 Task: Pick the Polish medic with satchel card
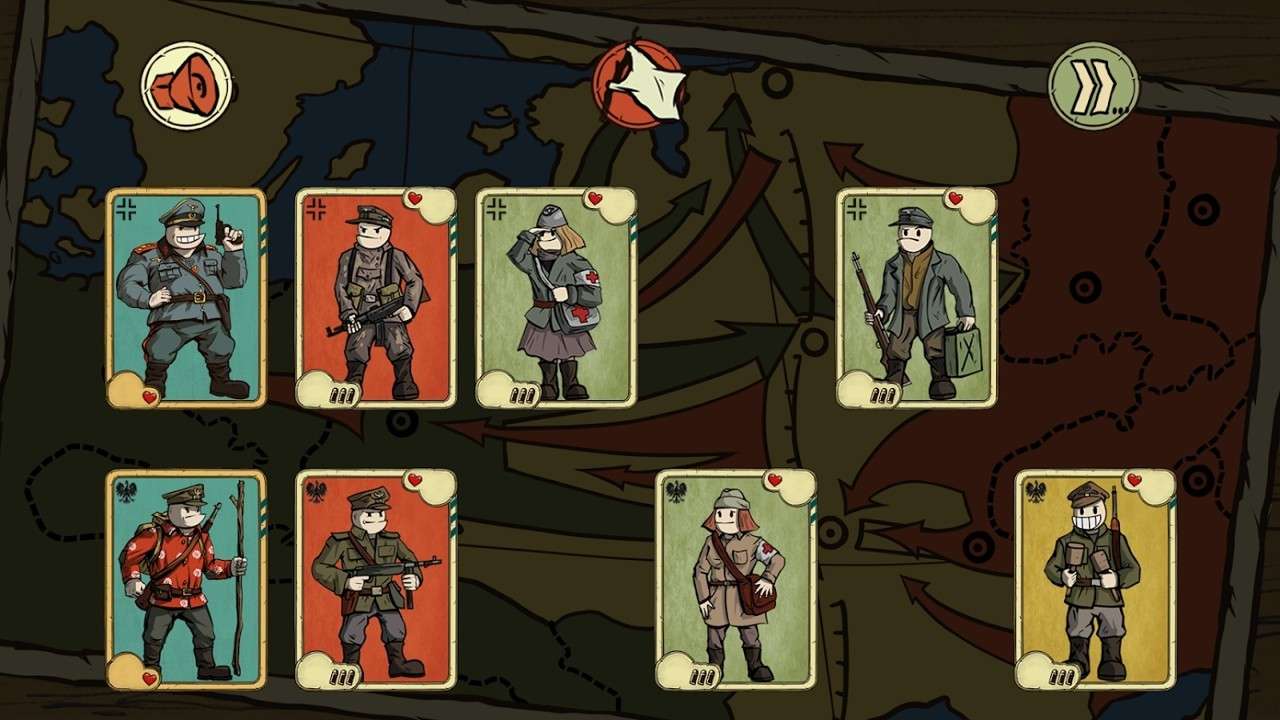pos(736,580)
